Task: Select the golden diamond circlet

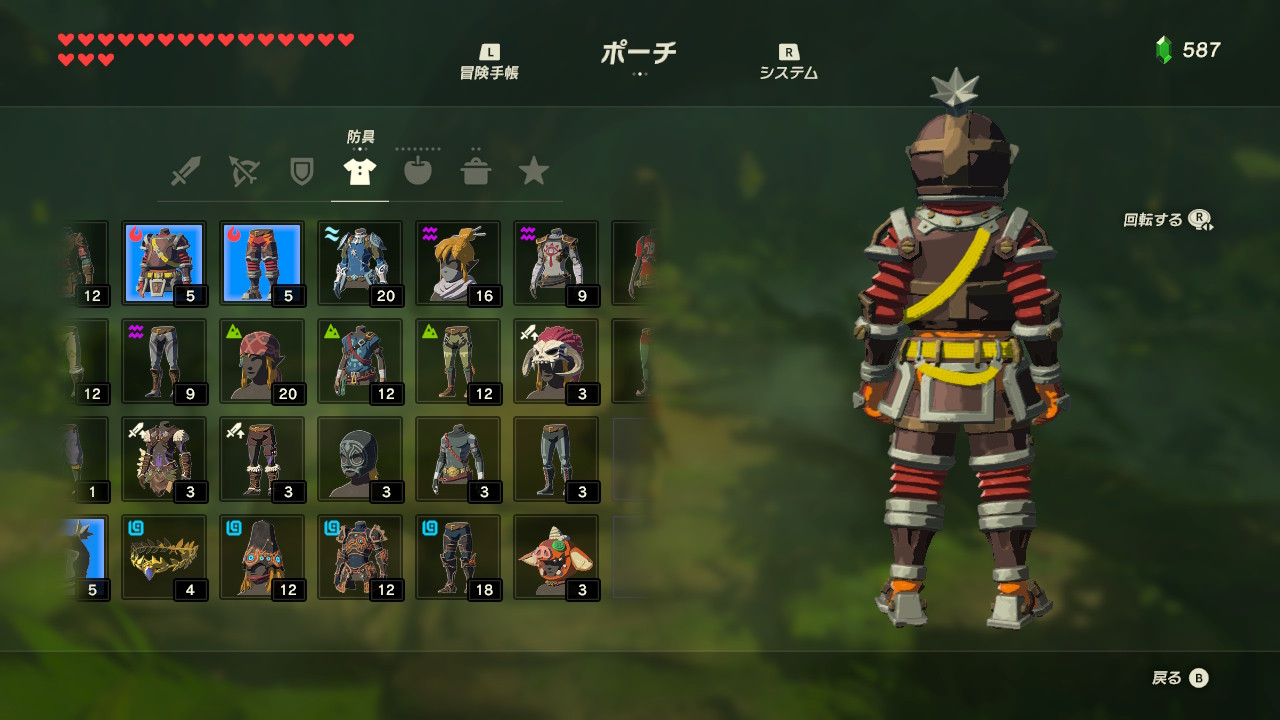Action: (x=164, y=557)
